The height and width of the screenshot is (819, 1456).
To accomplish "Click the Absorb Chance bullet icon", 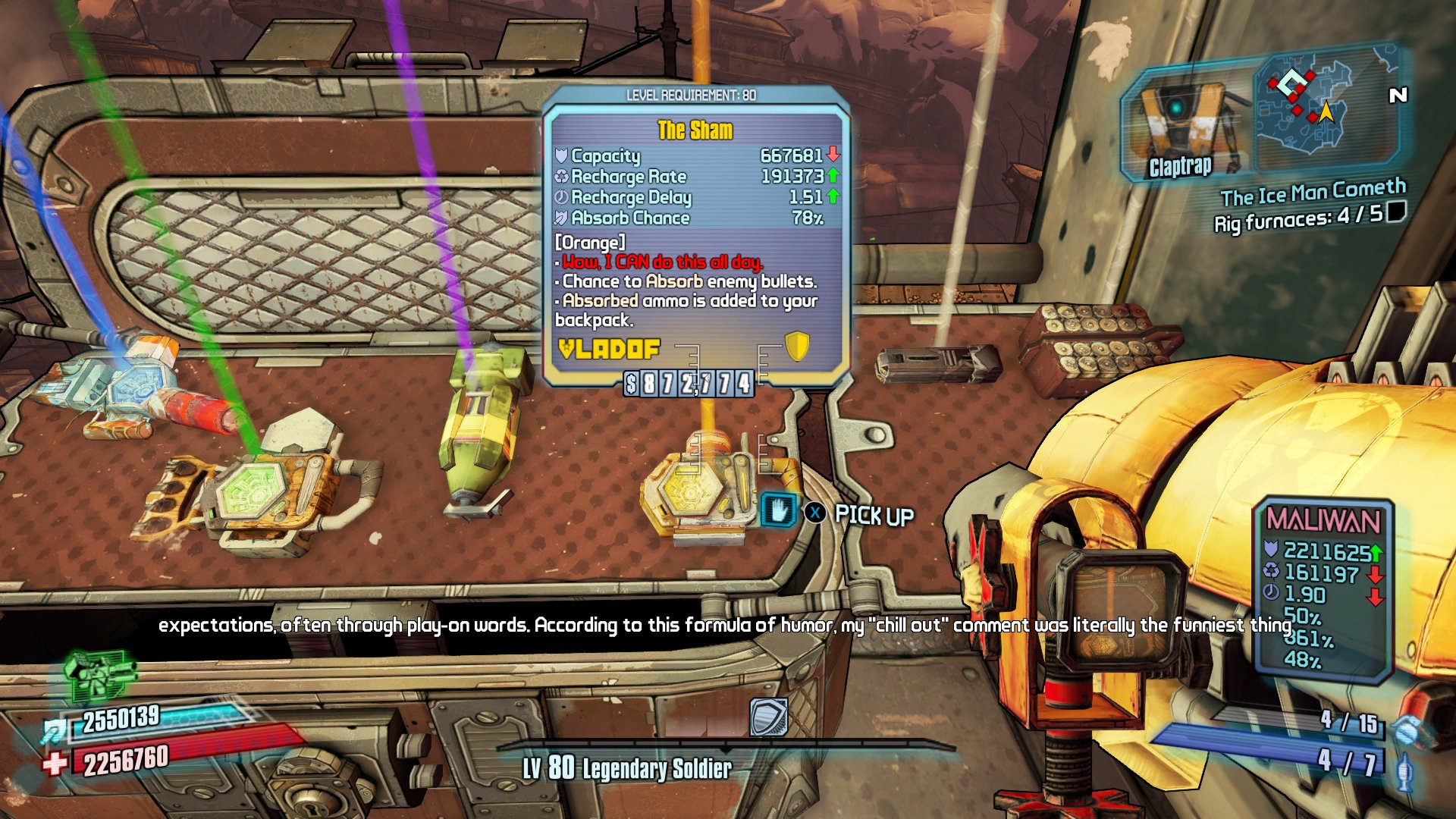I will [x=560, y=218].
